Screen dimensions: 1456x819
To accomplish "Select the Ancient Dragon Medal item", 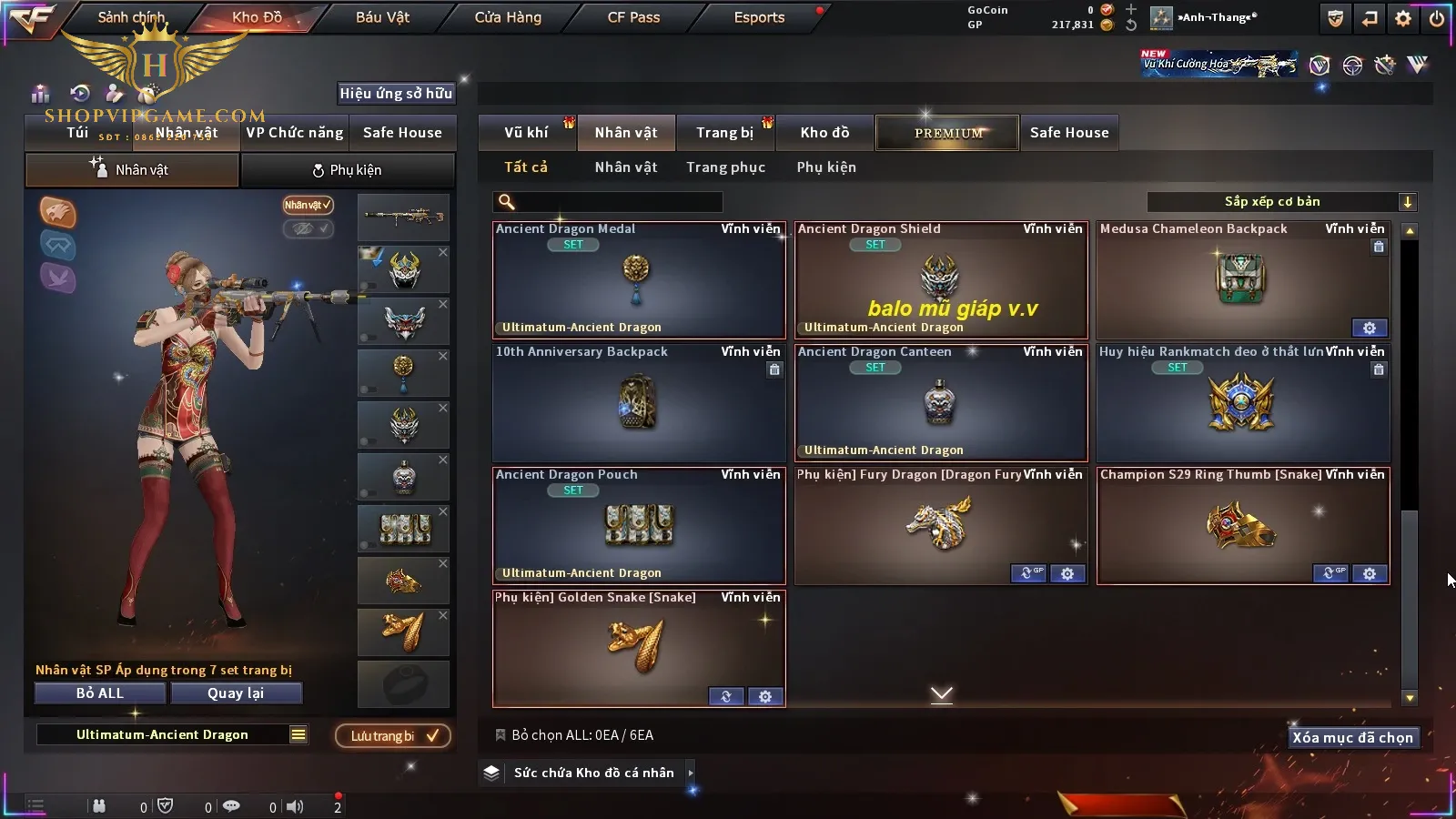I will click(x=638, y=280).
